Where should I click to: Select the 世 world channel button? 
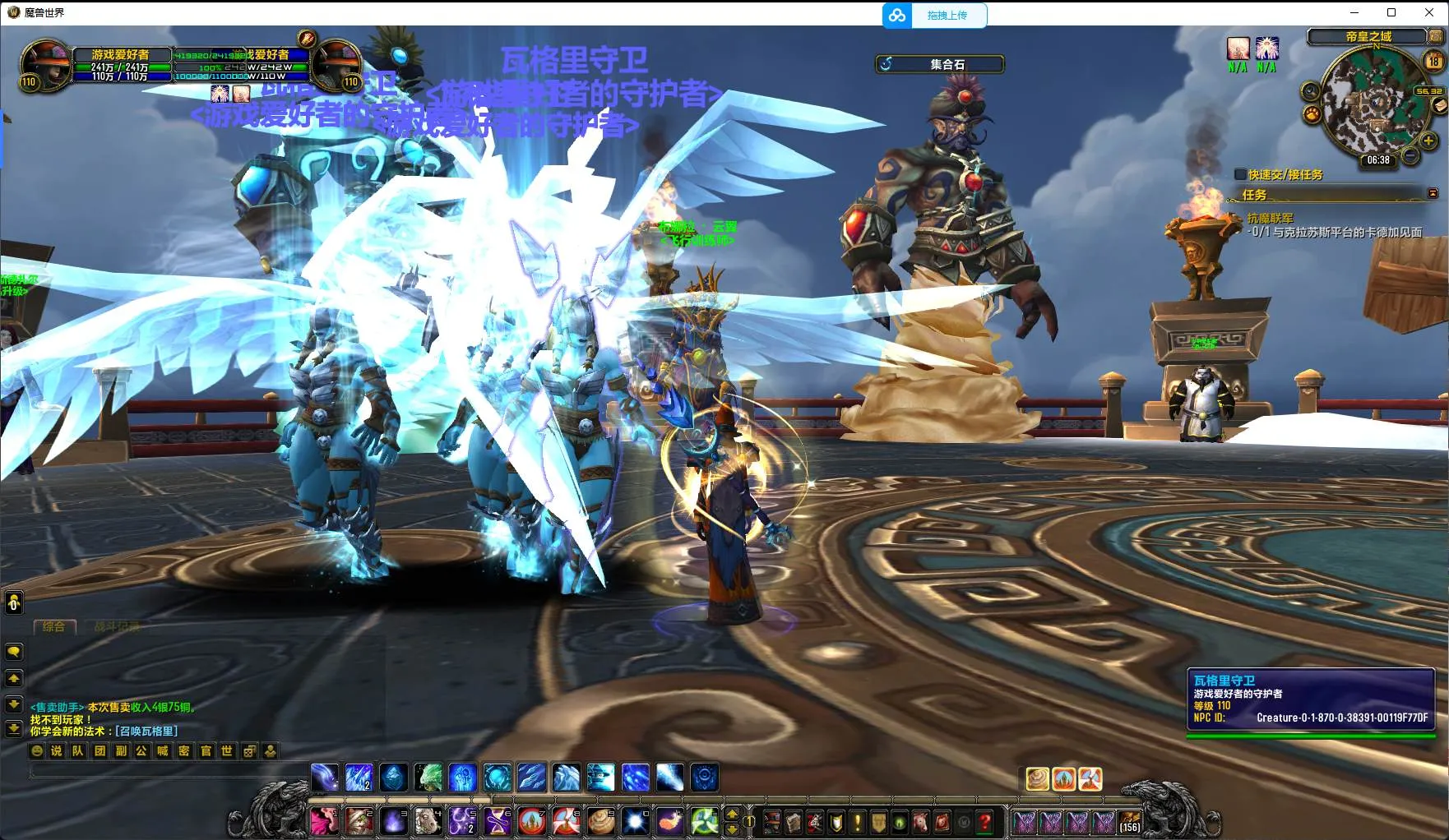tap(227, 750)
